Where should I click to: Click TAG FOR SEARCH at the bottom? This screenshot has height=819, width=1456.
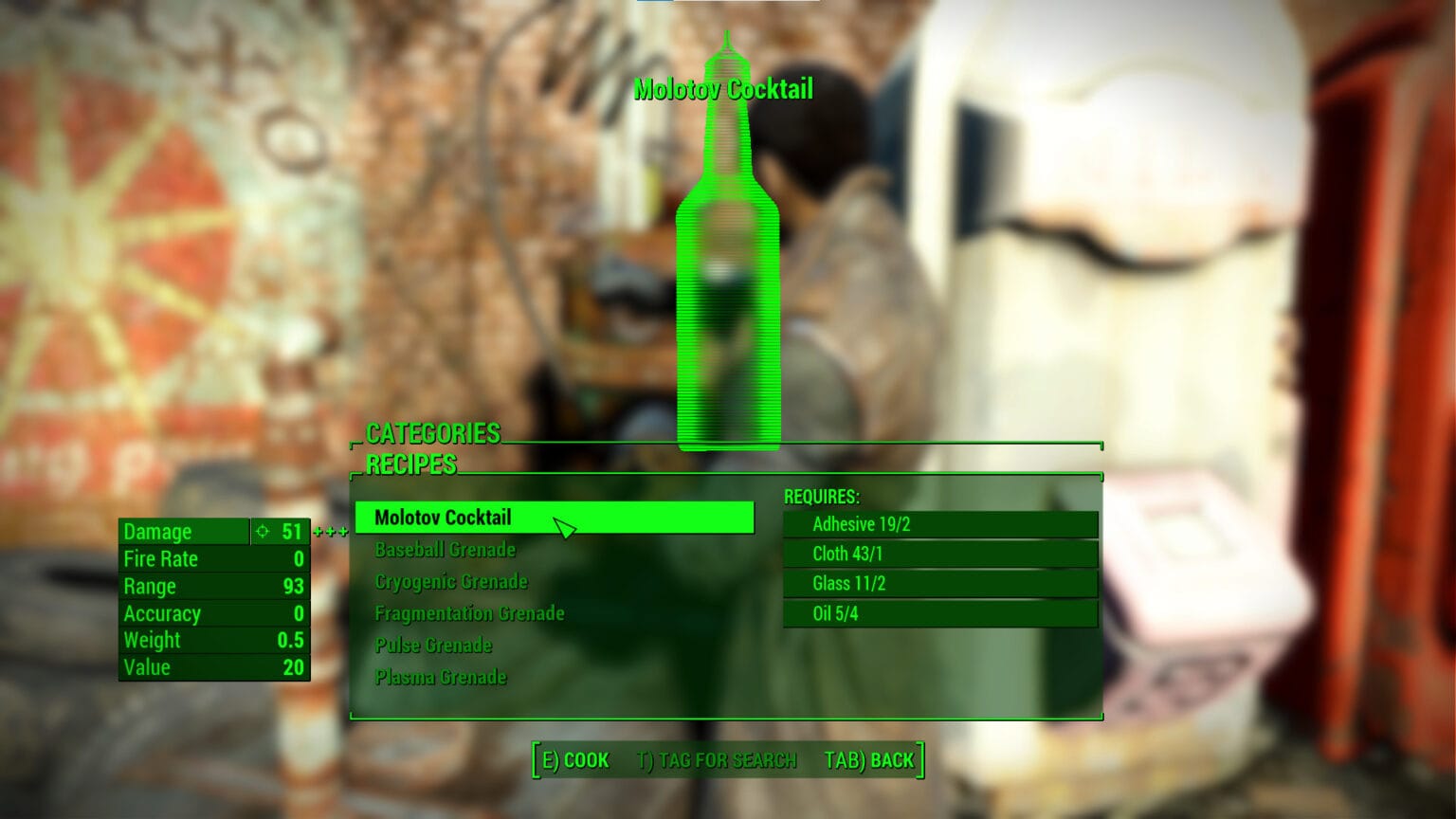tap(717, 759)
